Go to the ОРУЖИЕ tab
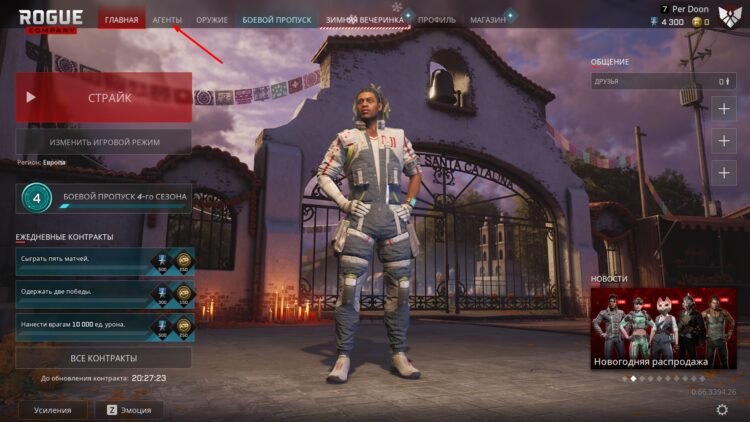 point(212,20)
